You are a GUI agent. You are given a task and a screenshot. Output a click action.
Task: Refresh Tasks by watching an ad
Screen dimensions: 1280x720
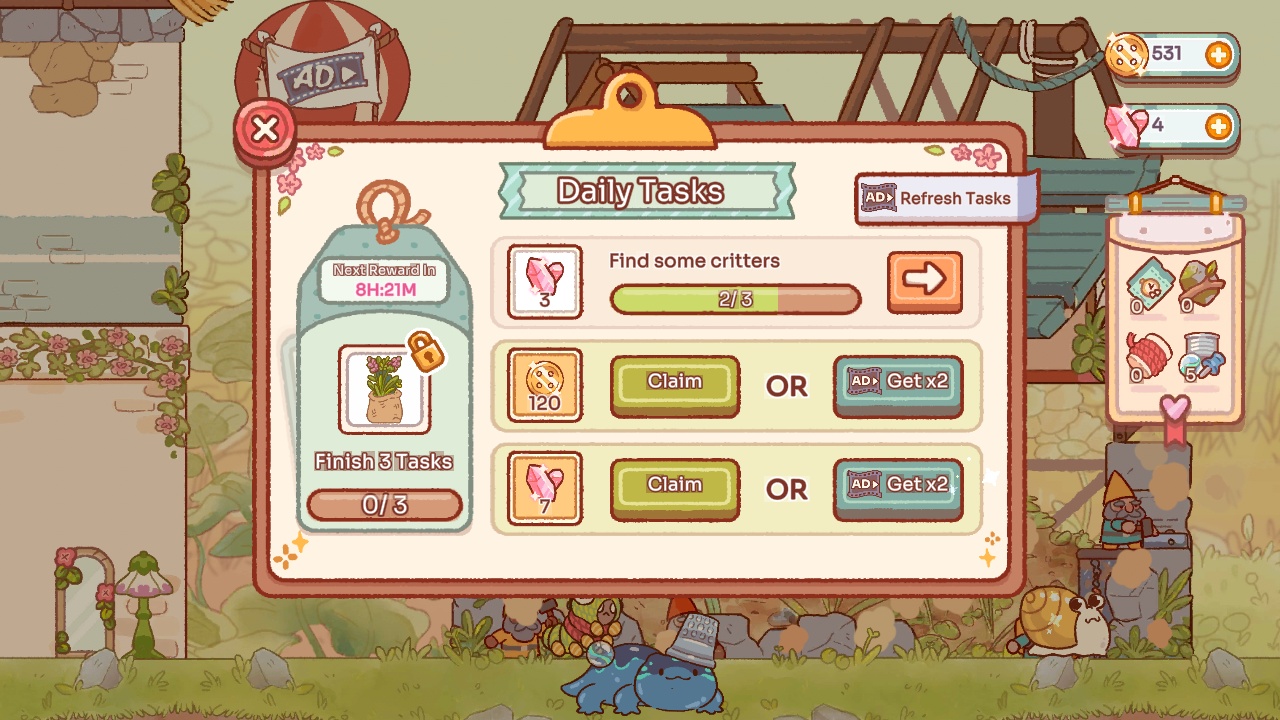(x=937, y=198)
